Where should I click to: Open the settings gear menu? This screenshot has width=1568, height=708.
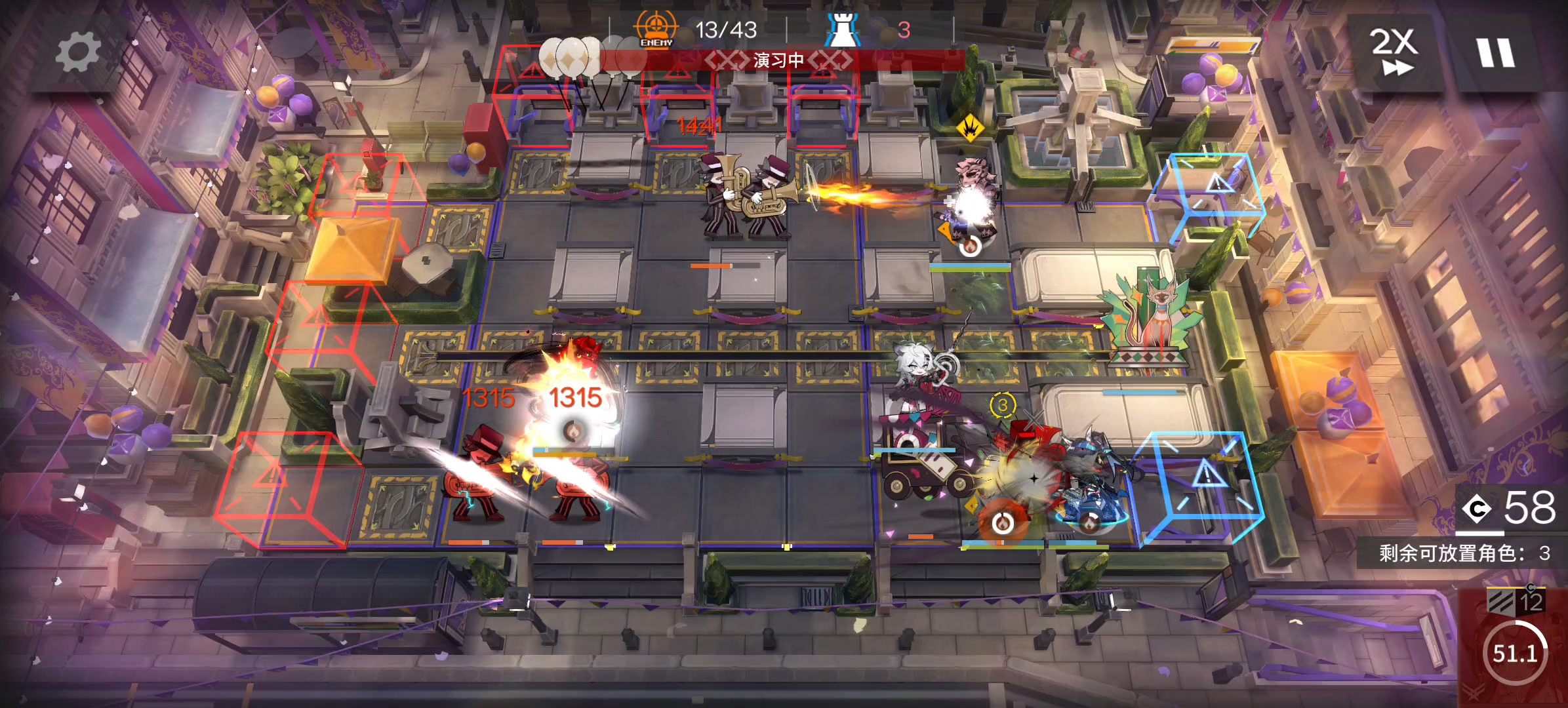click(78, 52)
